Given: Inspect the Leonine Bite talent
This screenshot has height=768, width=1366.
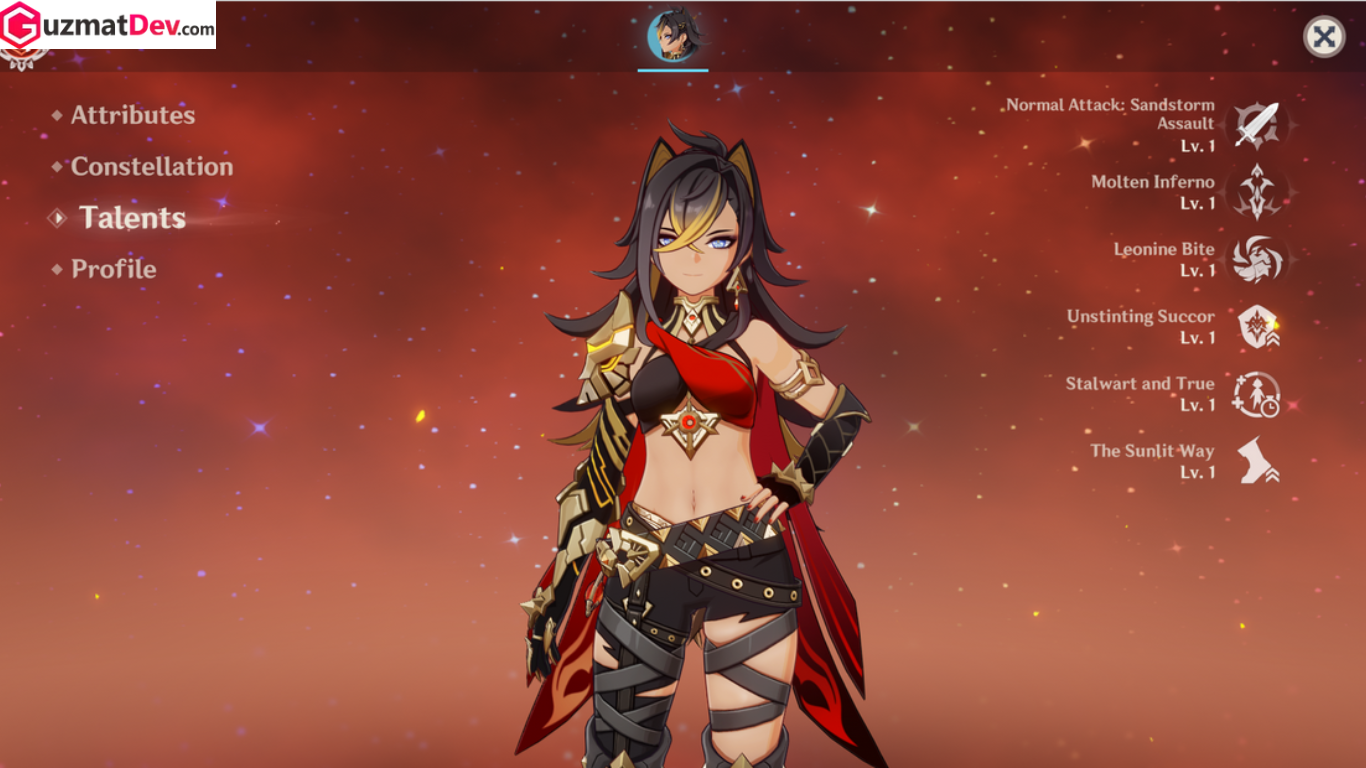Looking at the screenshot, I should (x=1256, y=259).
